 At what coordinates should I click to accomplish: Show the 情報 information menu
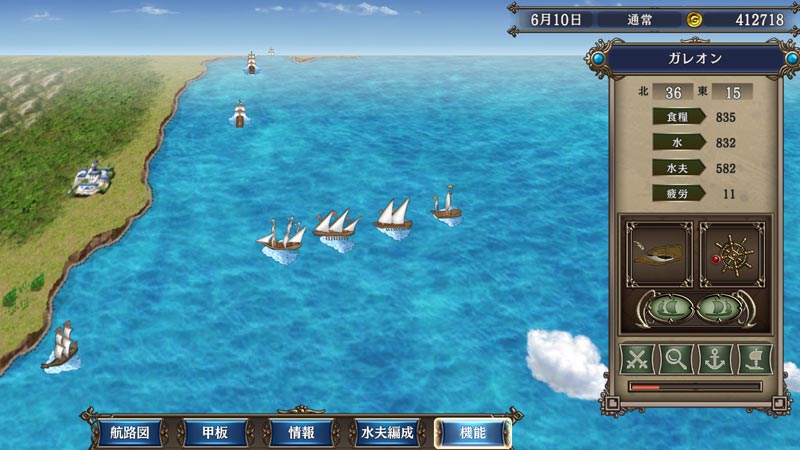point(301,433)
